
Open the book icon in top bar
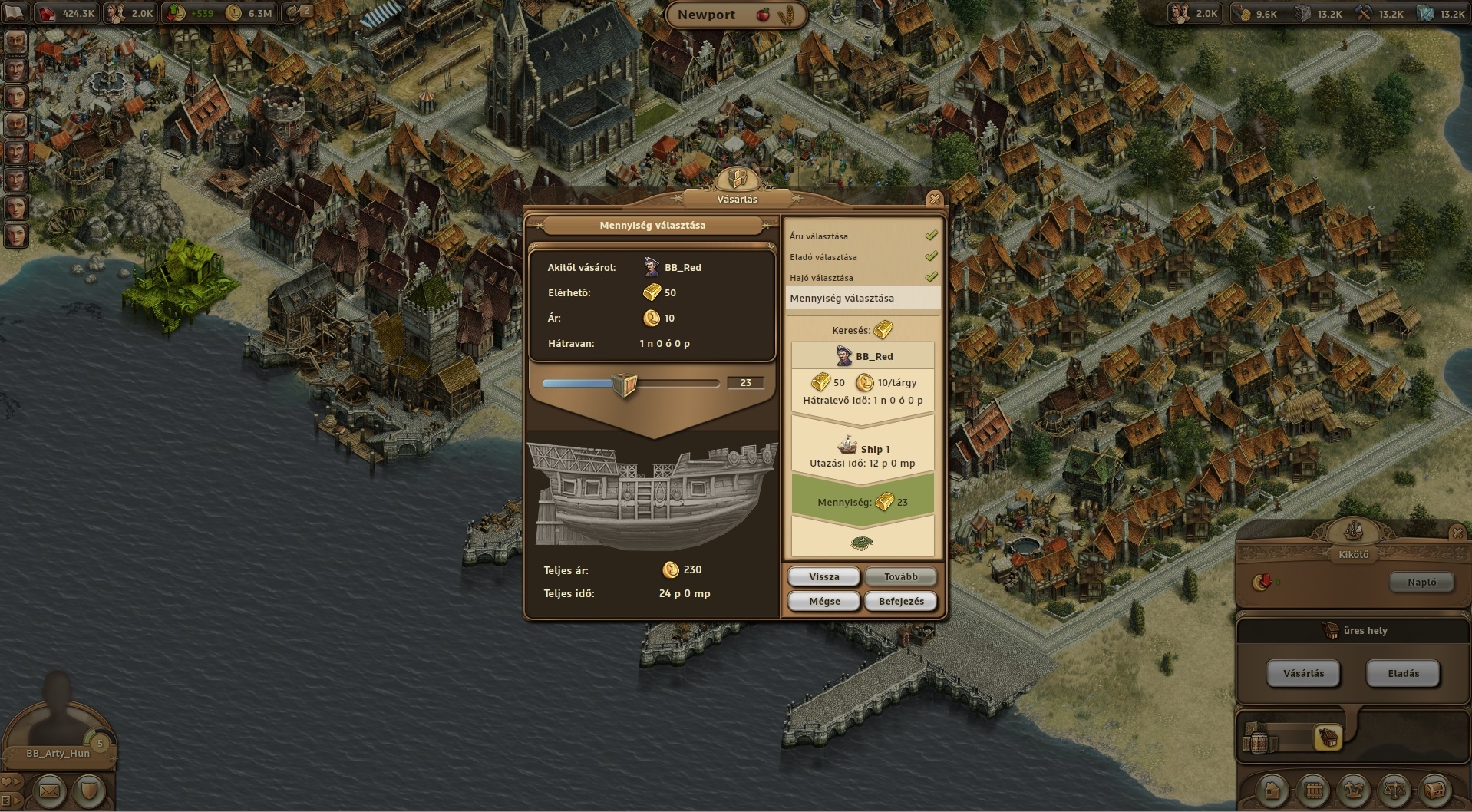(x=15, y=12)
